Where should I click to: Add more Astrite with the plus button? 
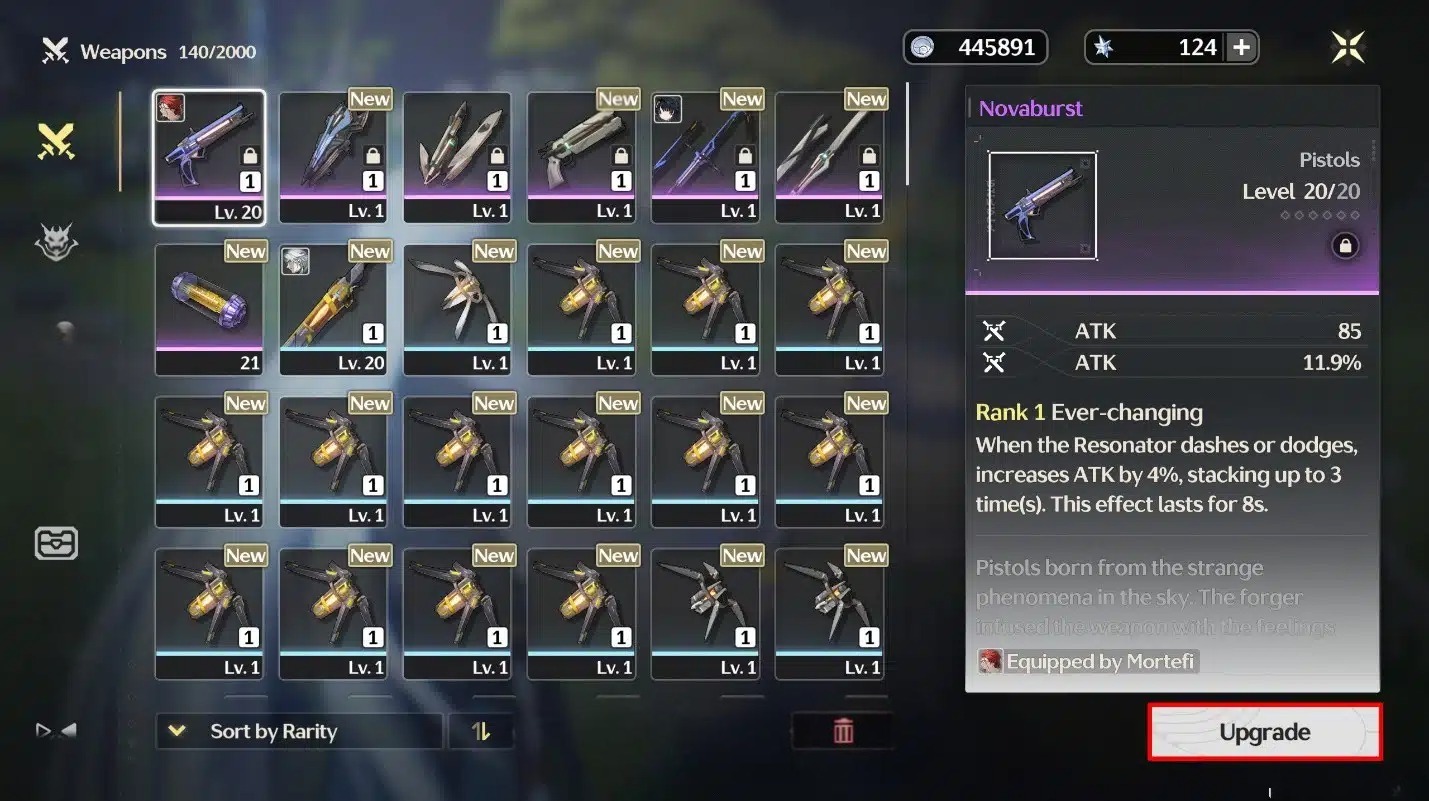(1241, 47)
